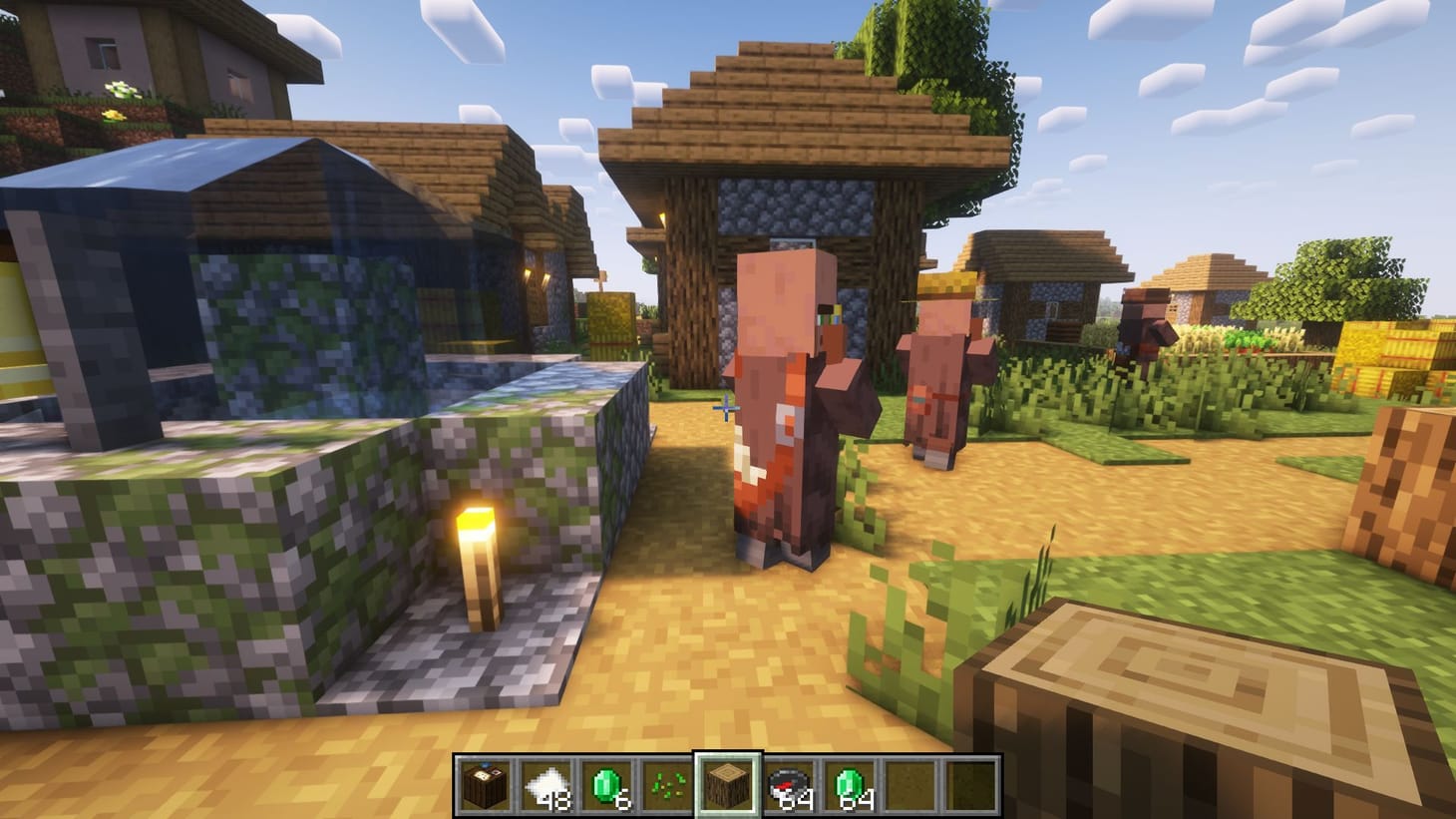
Task: Click the crosshair target at screen center
Action: (x=728, y=409)
